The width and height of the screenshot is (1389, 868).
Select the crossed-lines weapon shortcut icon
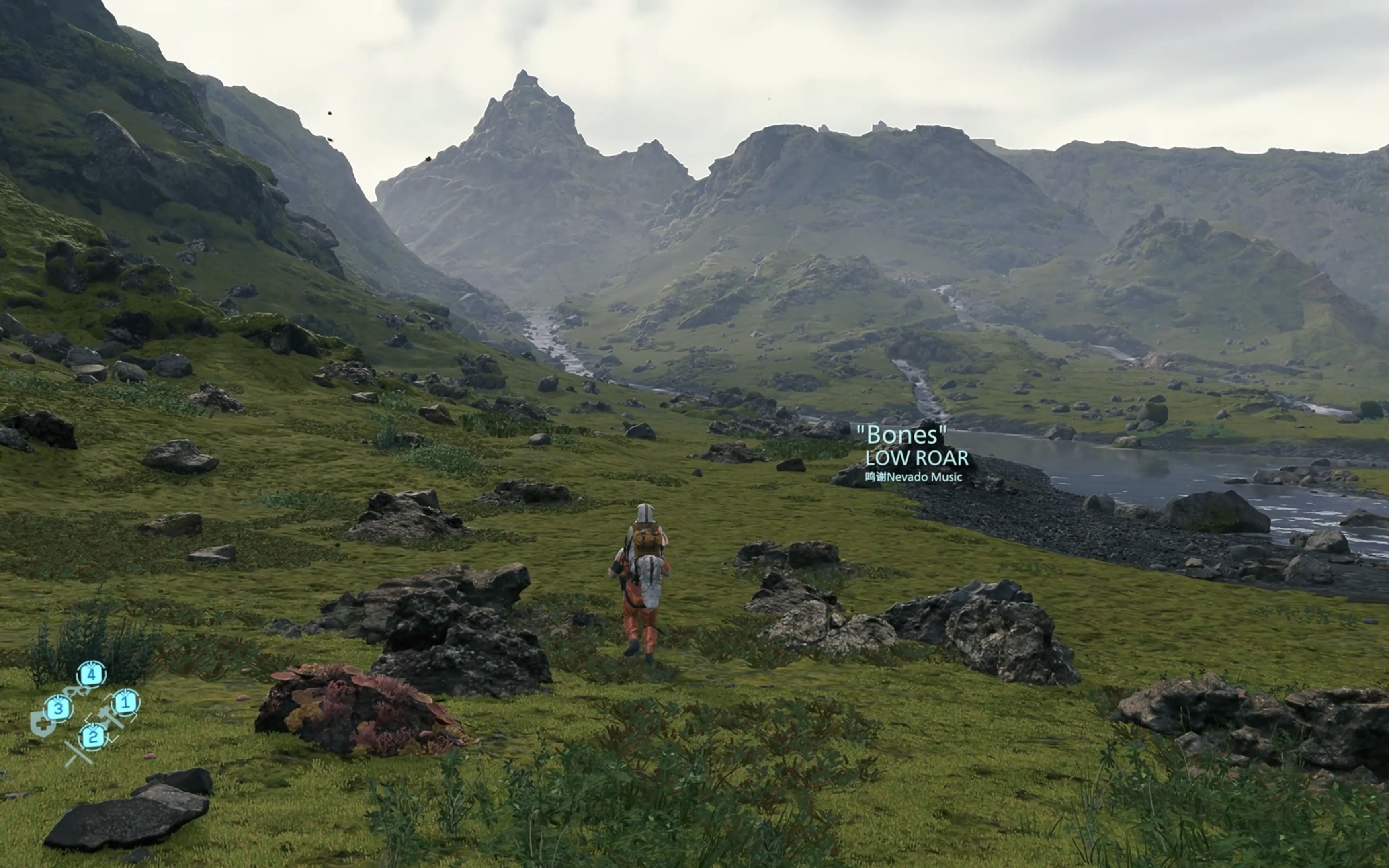78,753
